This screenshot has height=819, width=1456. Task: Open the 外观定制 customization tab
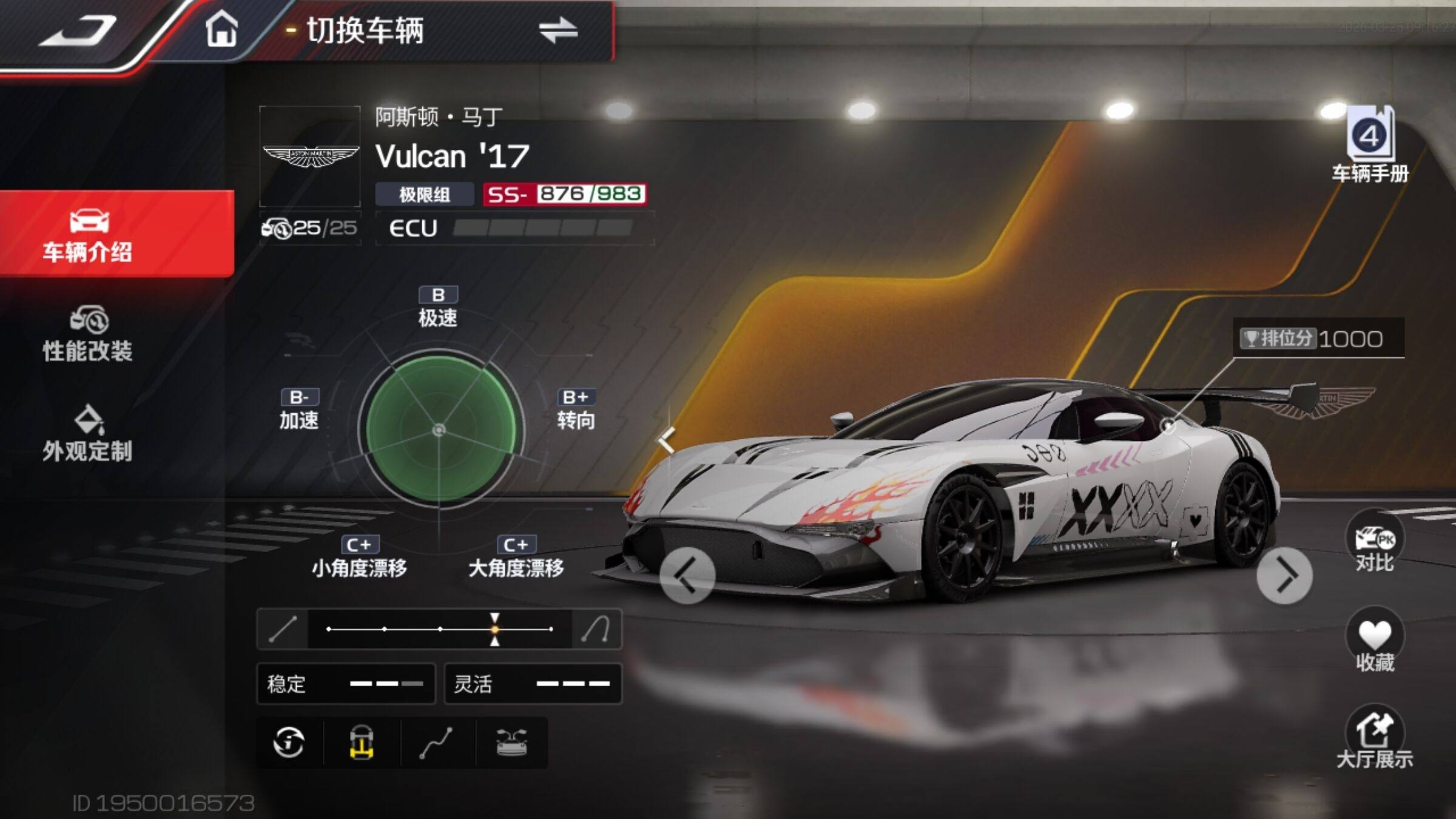(89, 434)
